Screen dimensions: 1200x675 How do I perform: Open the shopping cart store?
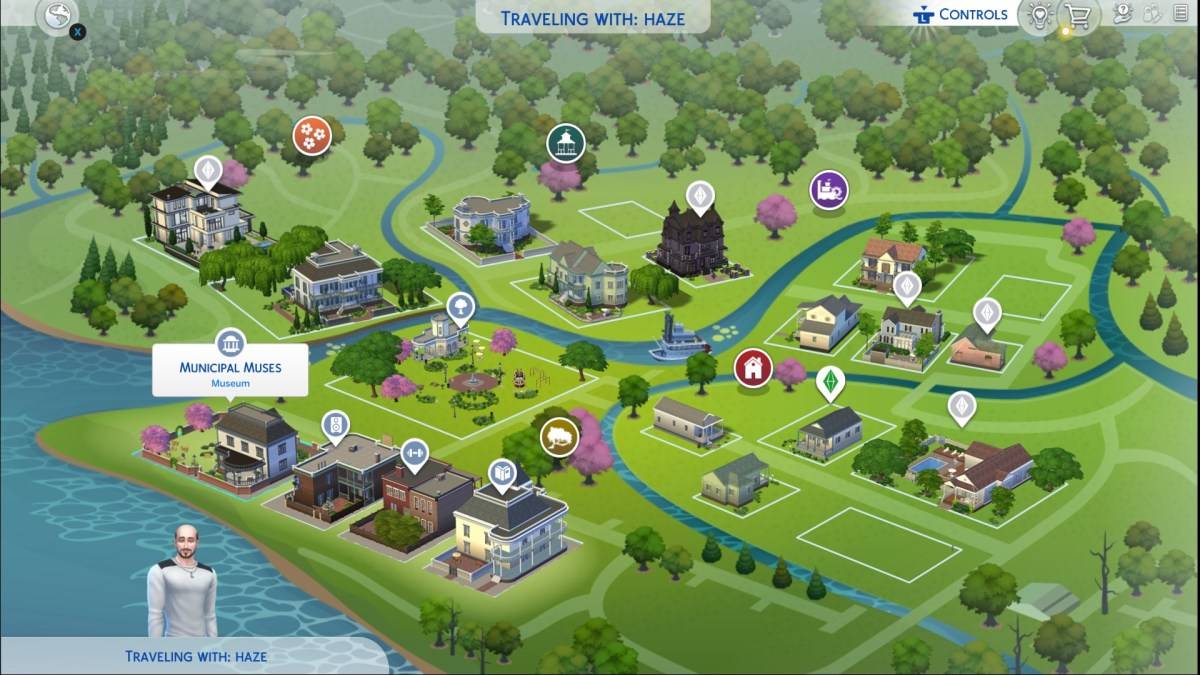tap(1077, 16)
